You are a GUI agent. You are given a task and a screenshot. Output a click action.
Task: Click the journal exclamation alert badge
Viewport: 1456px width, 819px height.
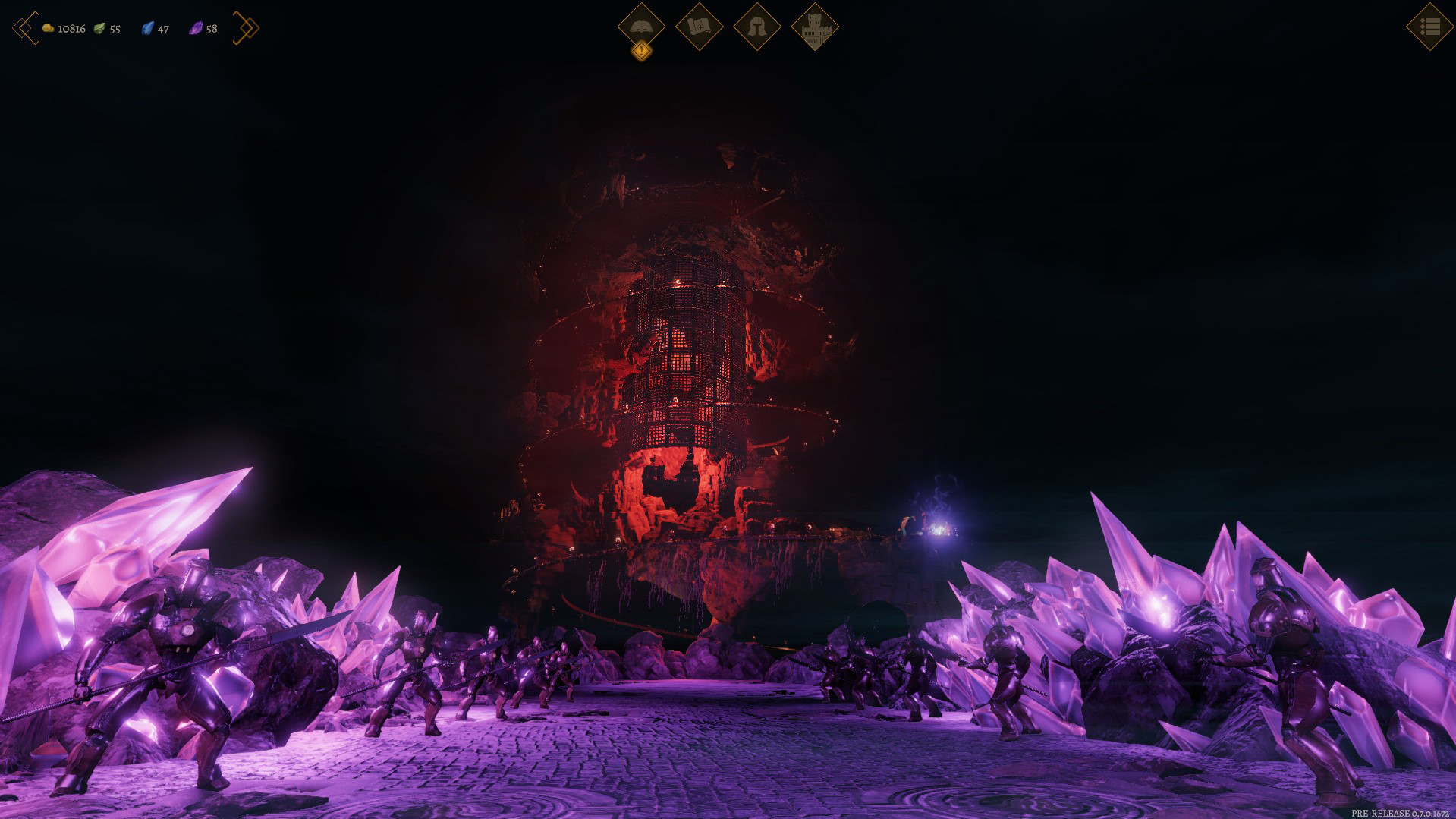642,52
